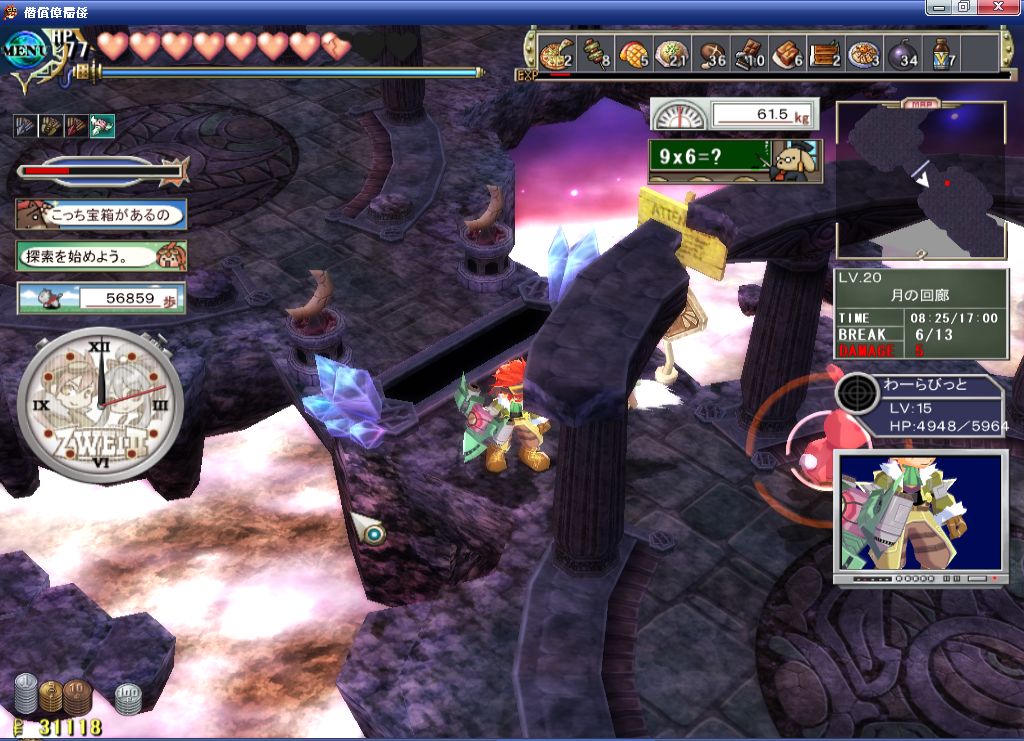The image size is (1024, 741).
Task: Click the pedometer step counter widget
Action: coord(101,298)
